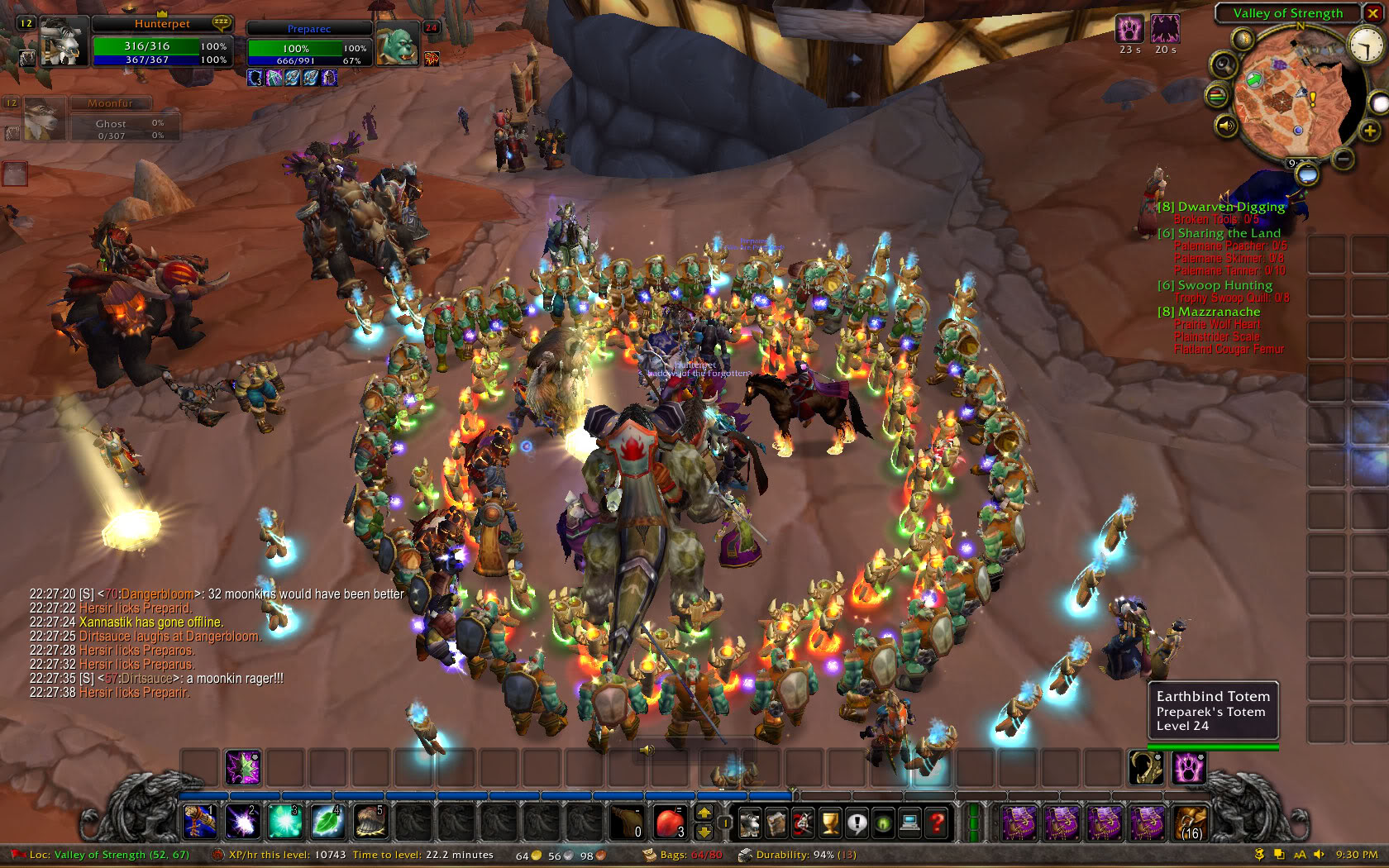
Task: Cast the green leaf spell in slot 4
Action: [327, 822]
